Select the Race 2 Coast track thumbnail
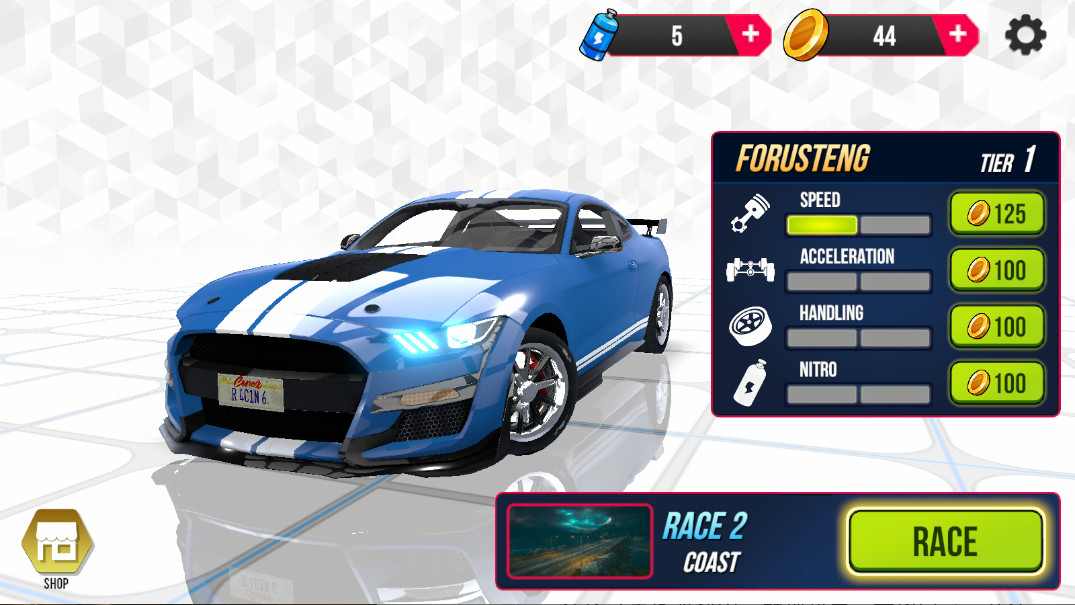Screen dimensions: 1075x605 point(580,541)
